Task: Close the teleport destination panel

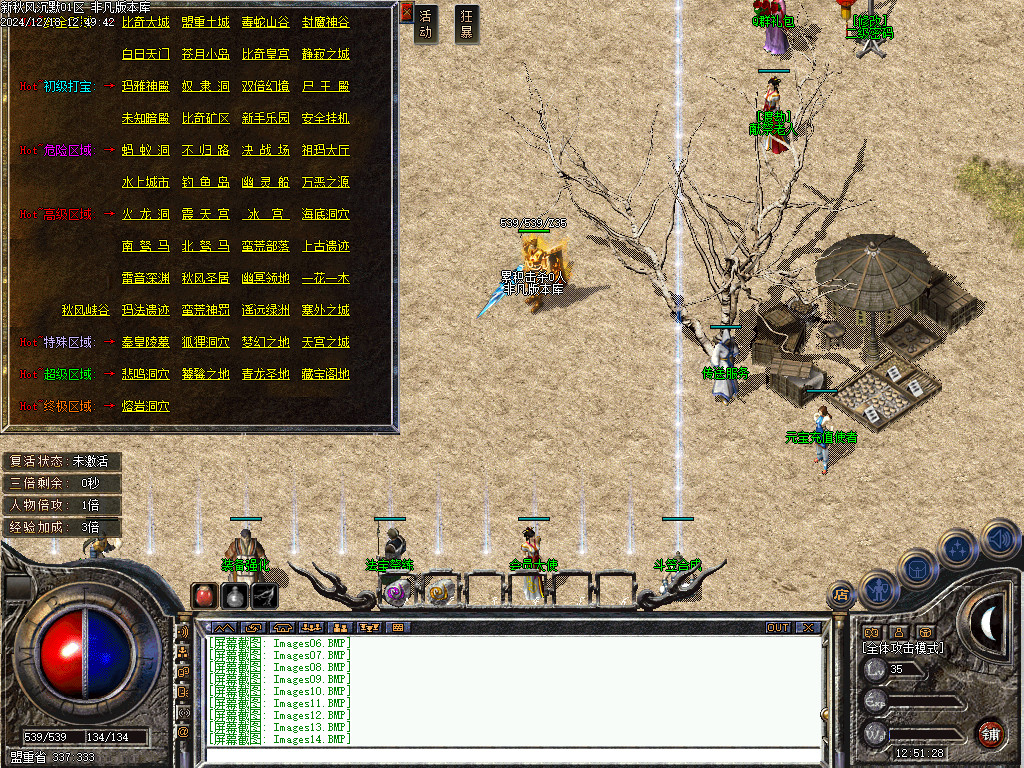Action: (406, 13)
